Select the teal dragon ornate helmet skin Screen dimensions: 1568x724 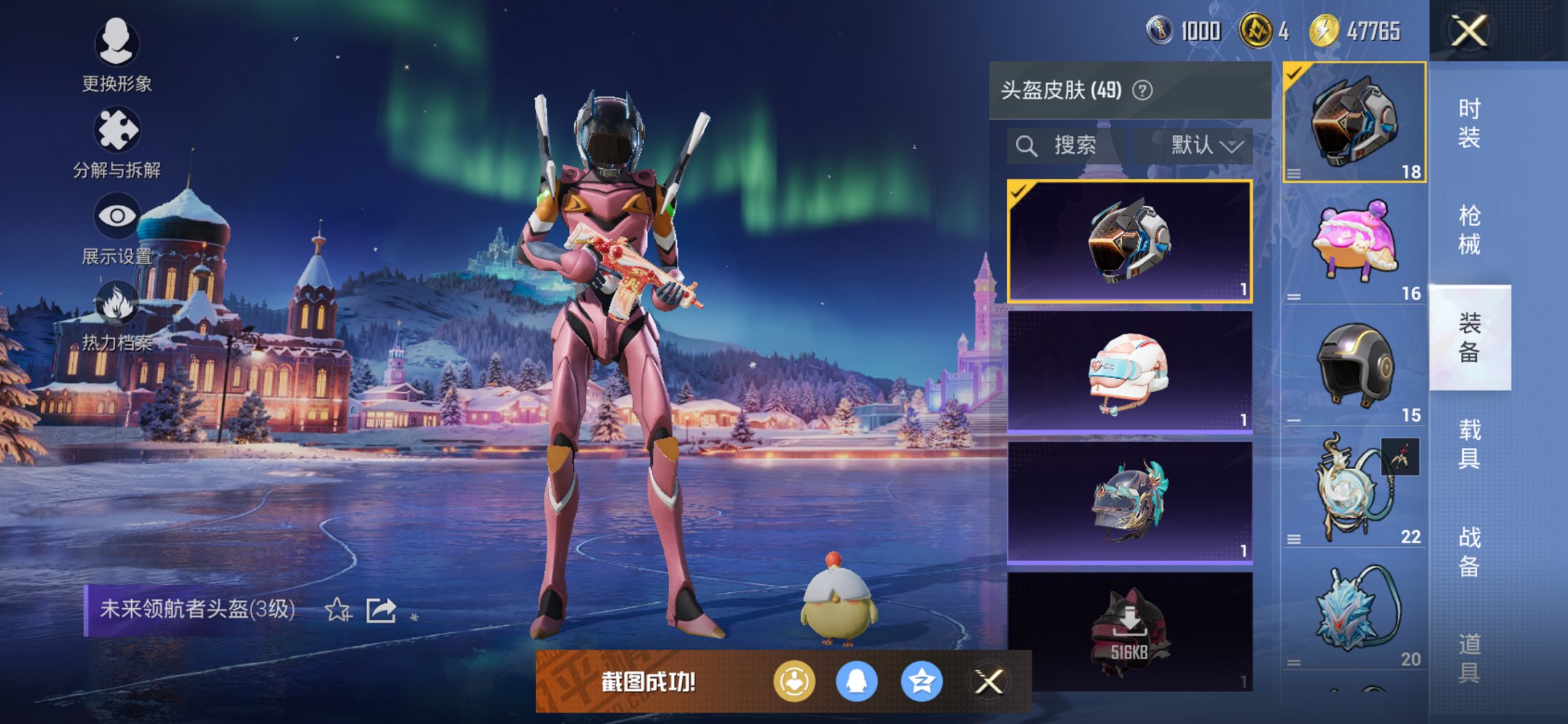1129,503
